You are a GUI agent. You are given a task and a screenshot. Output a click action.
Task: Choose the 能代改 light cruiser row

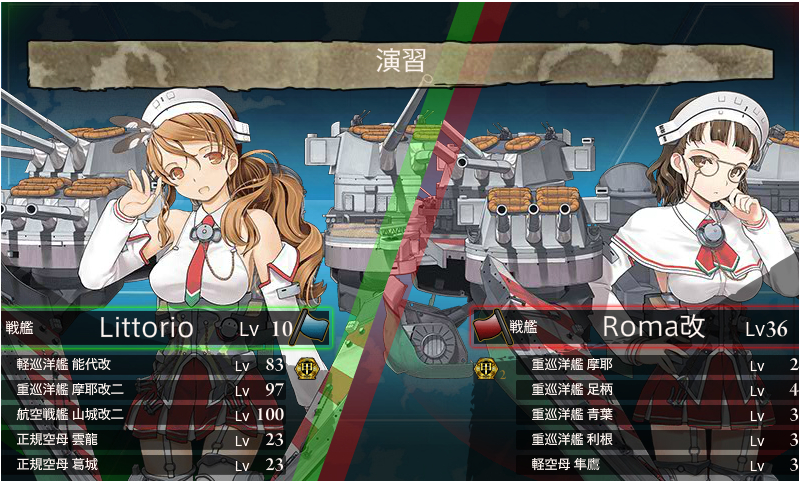tap(148, 365)
